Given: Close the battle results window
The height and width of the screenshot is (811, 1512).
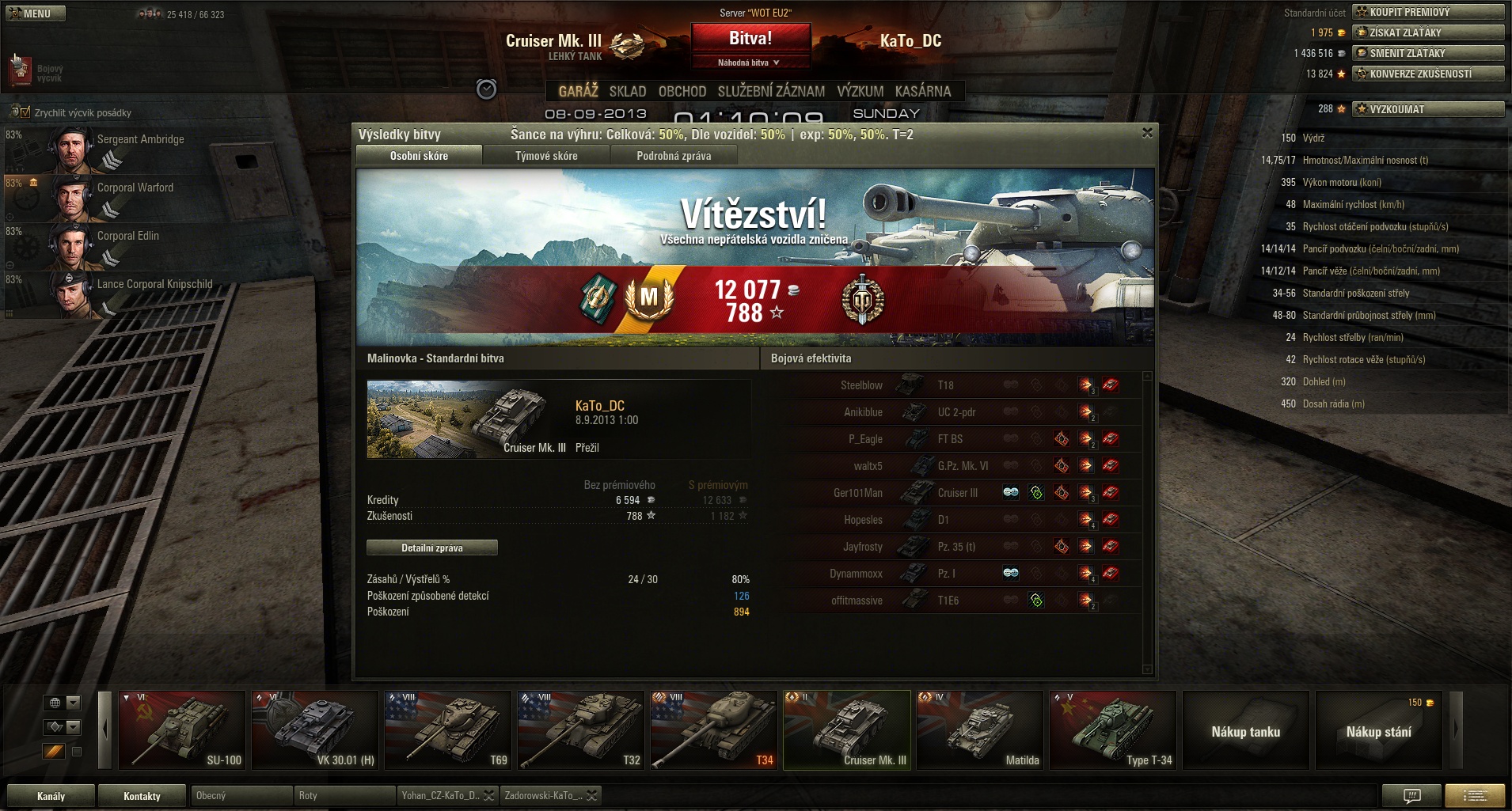Looking at the screenshot, I should (1147, 133).
